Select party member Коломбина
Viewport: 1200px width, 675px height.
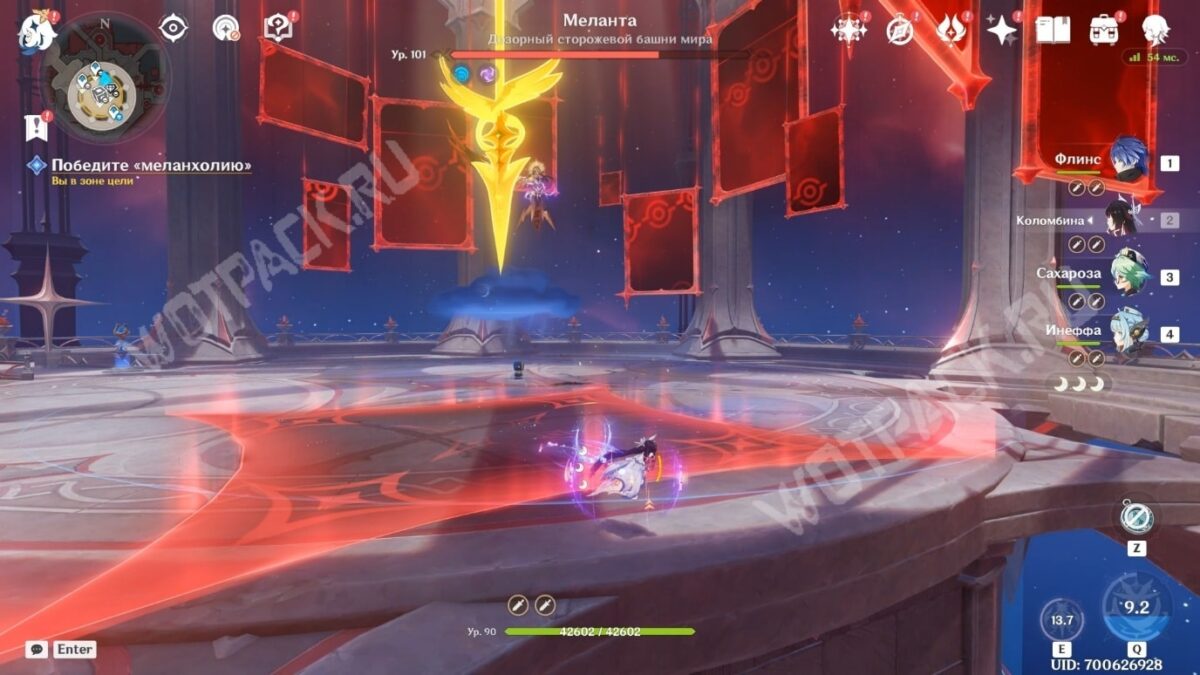[x=1120, y=219]
